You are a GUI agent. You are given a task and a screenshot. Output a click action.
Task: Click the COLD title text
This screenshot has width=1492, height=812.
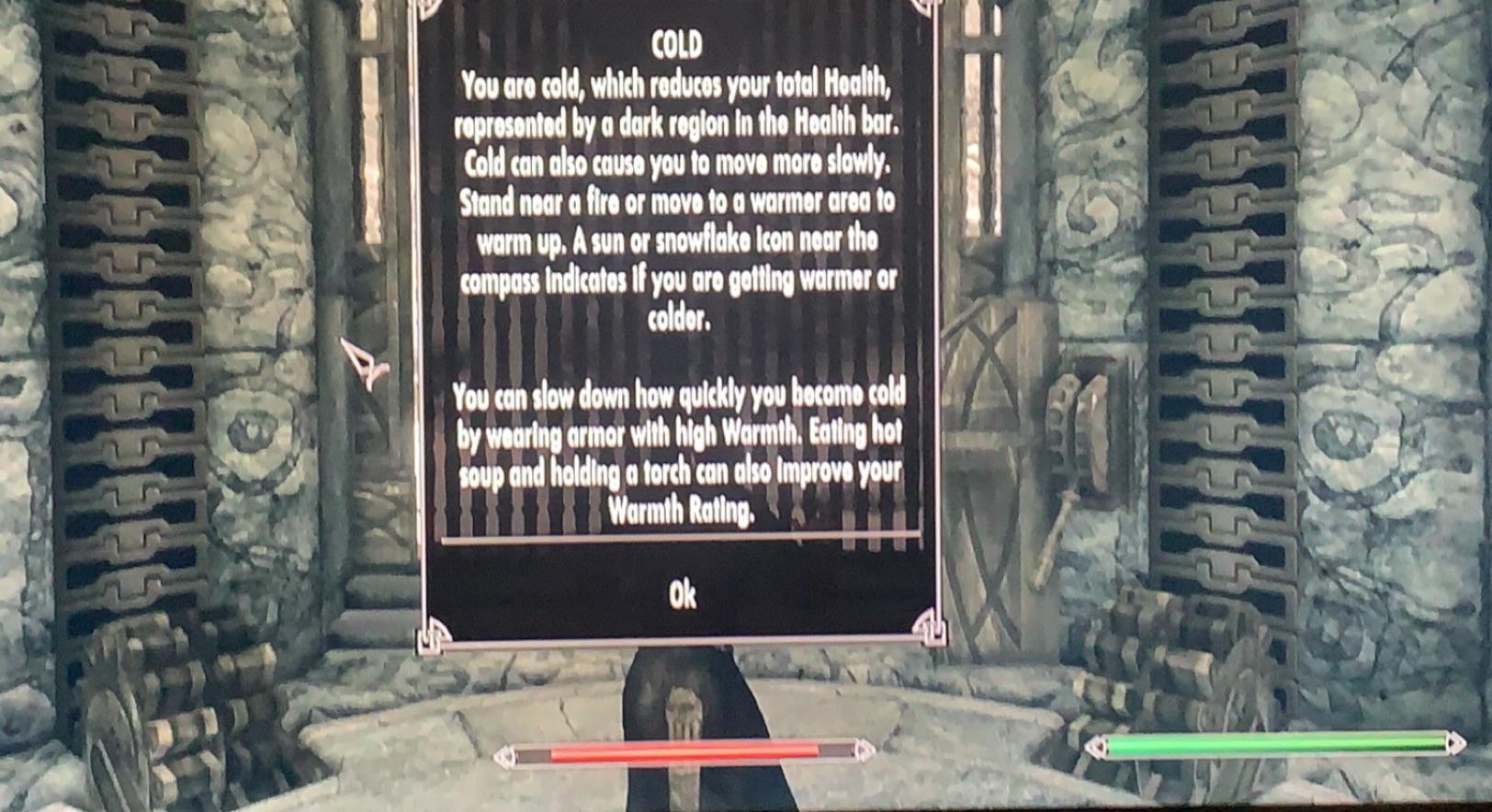pos(677,42)
